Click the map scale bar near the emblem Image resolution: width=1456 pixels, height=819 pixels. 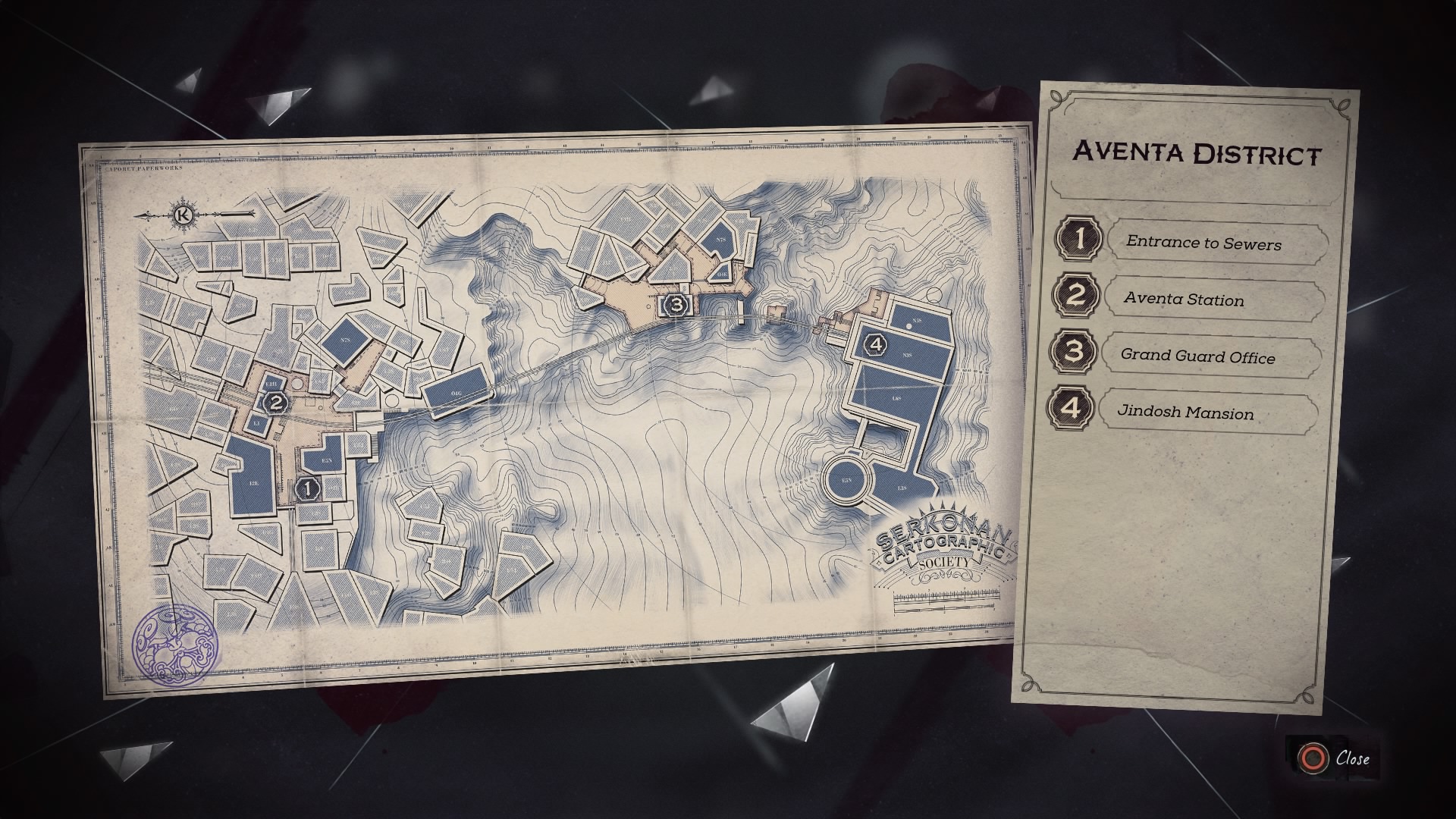coord(946,603)
